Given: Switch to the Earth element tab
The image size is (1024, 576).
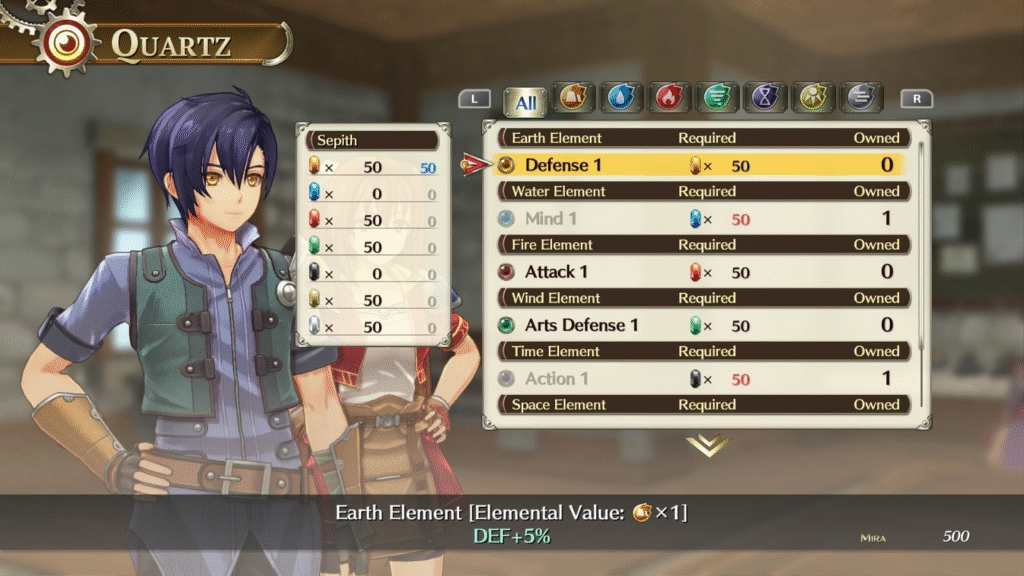Looking at the screenshot, I should [572, 98].
